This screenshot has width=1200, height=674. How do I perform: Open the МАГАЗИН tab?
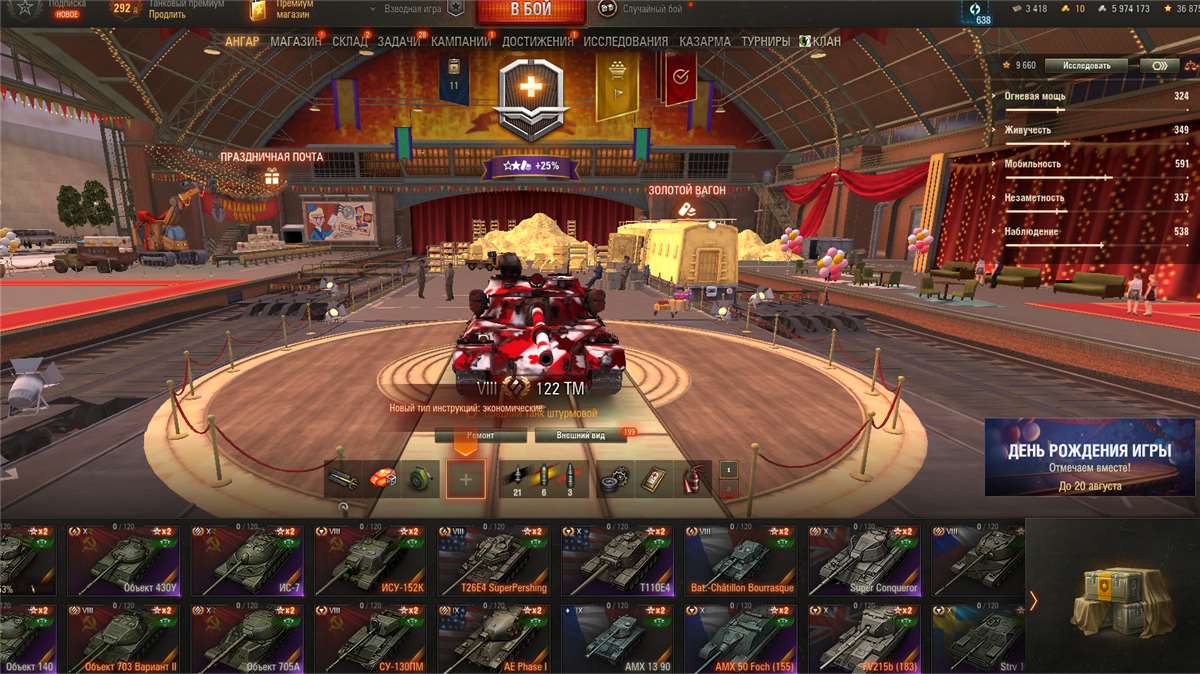pos(294,42)
